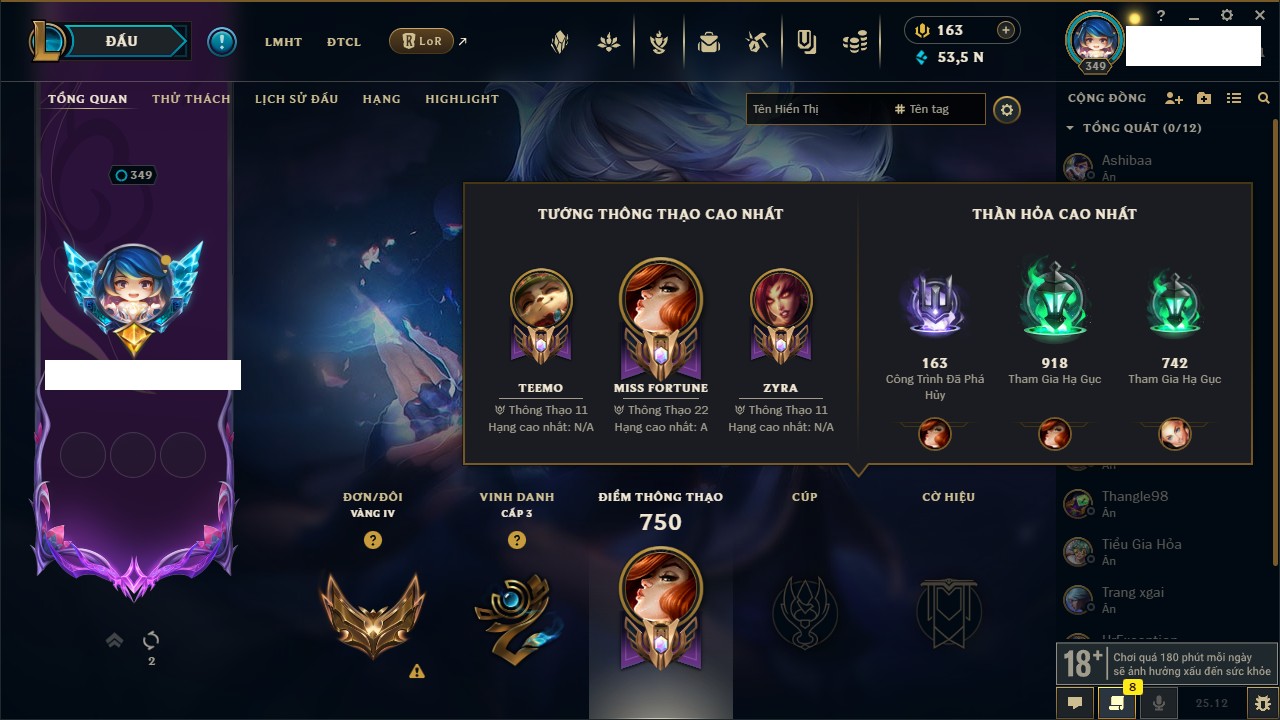The height and width of the screenshot is (720, 1280).
Task: Open the ĐTCL game mode page
Action: [343, 42]
